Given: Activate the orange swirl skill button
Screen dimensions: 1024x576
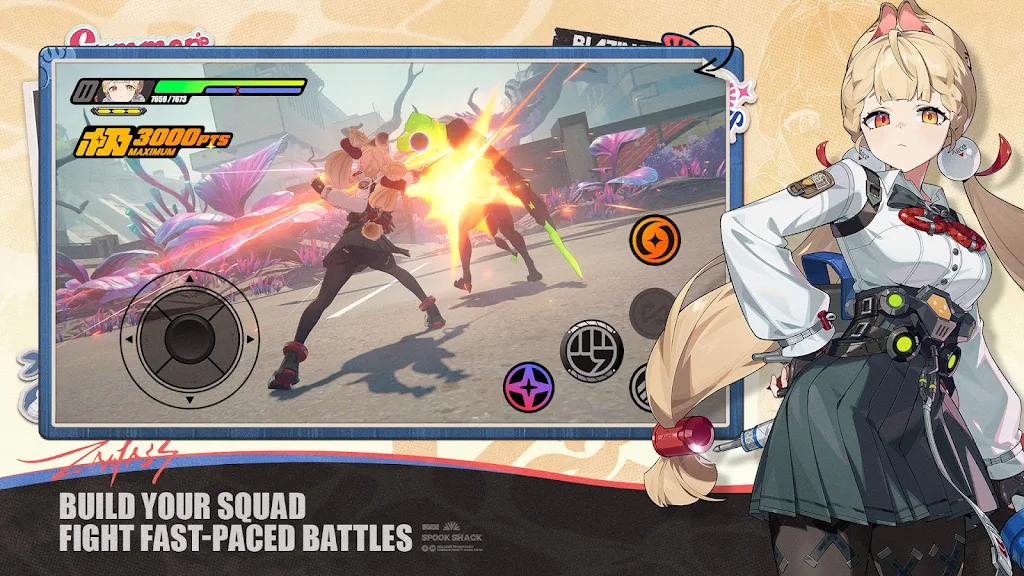Looking at the screenshot, I should (x=655, y=240).
